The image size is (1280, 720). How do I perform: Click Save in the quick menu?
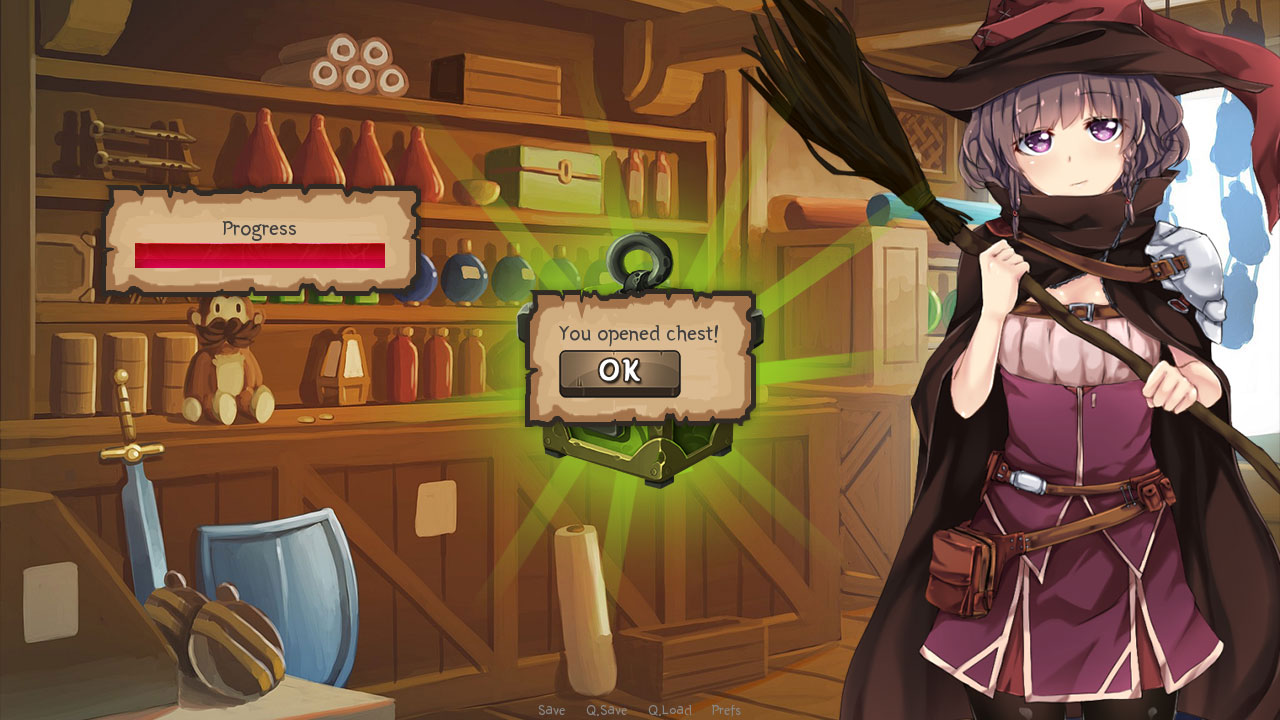(552, 710)
